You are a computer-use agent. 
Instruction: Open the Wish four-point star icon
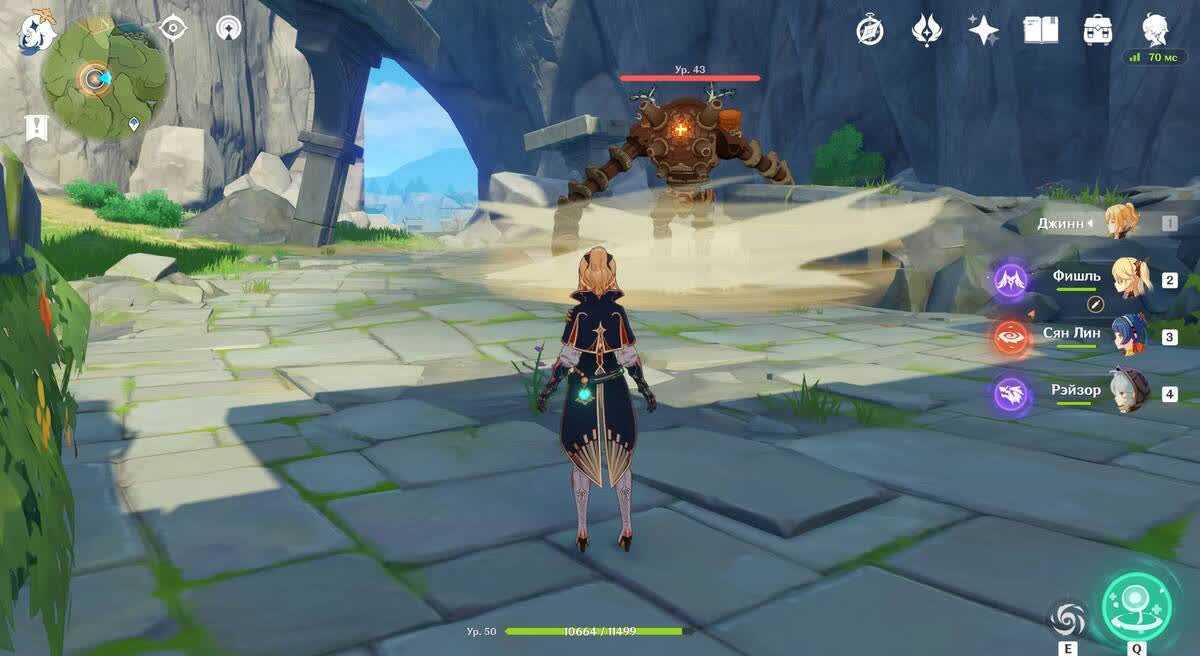984,30
